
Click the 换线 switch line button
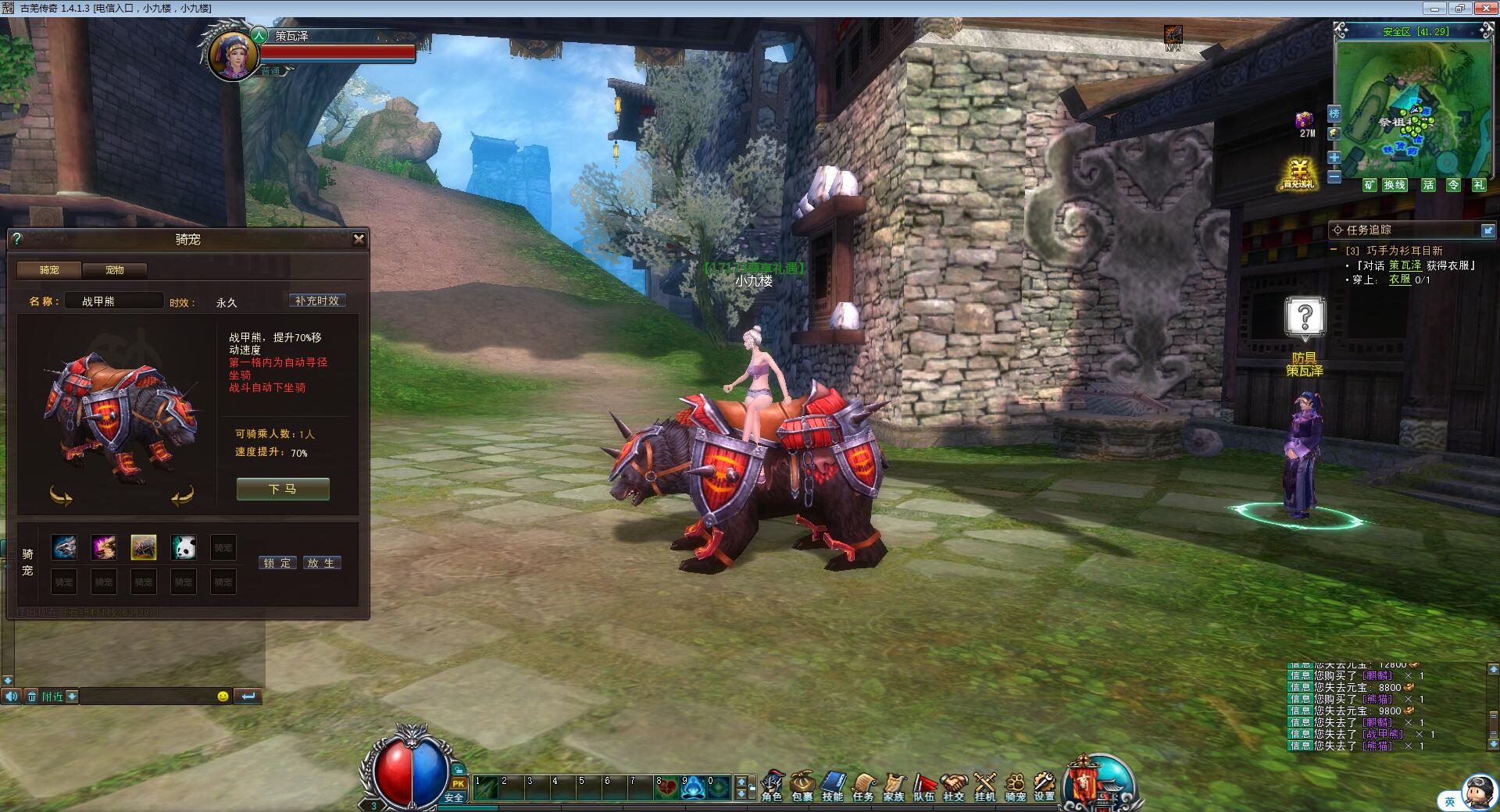(x=1395, y=185)
